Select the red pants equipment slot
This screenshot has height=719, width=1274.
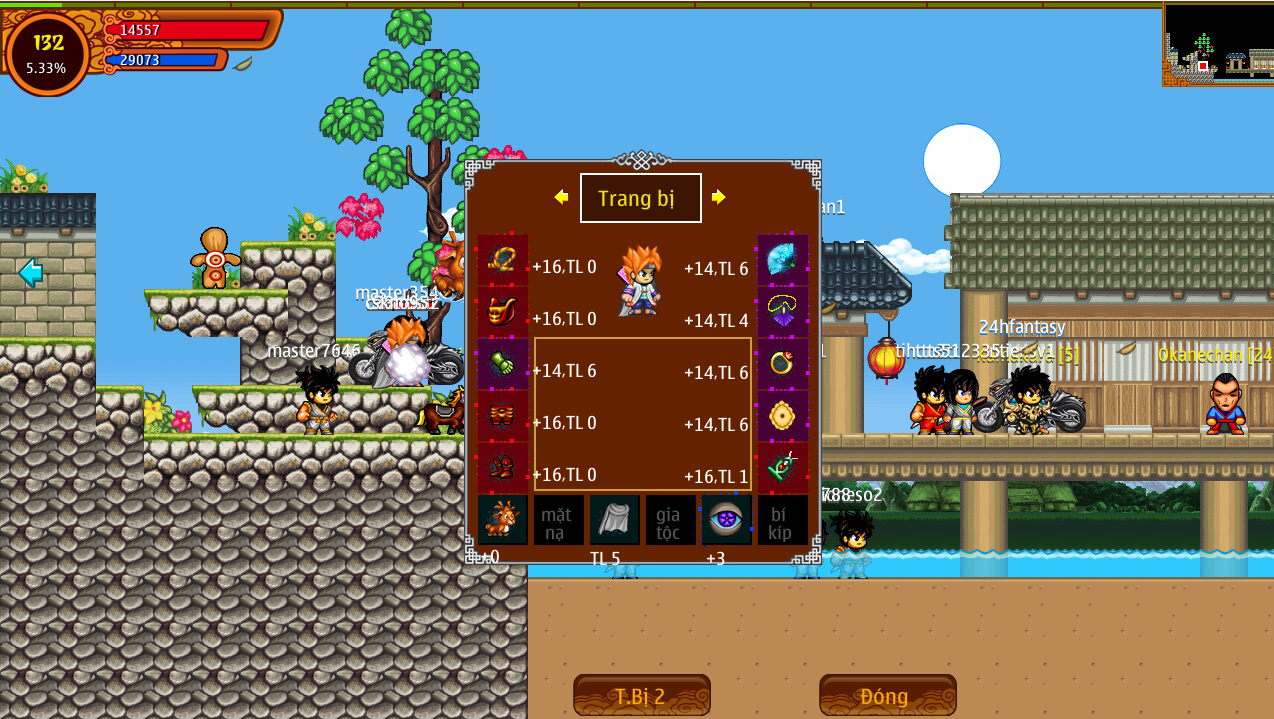tap(502, 417)
